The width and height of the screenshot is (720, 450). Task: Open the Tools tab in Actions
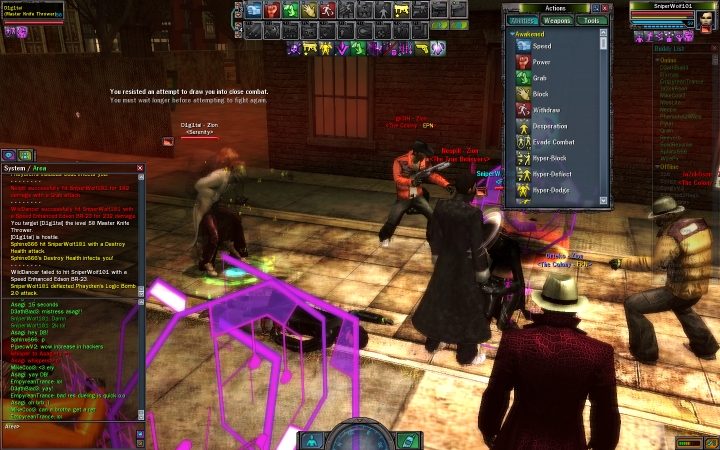592,20
